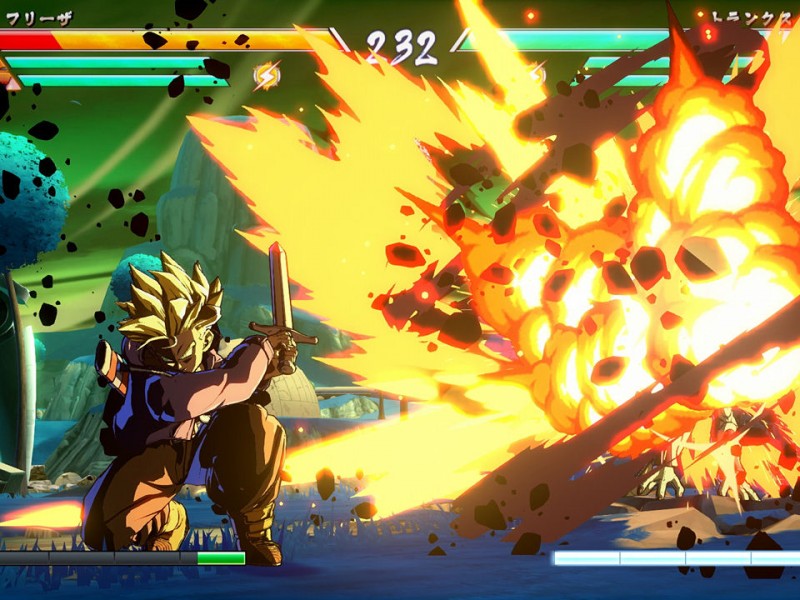The height and width of the screenshot is (600, 800).
Task: Activate player one's Sparking Blast lightning icon
Action: coord(267,74)
